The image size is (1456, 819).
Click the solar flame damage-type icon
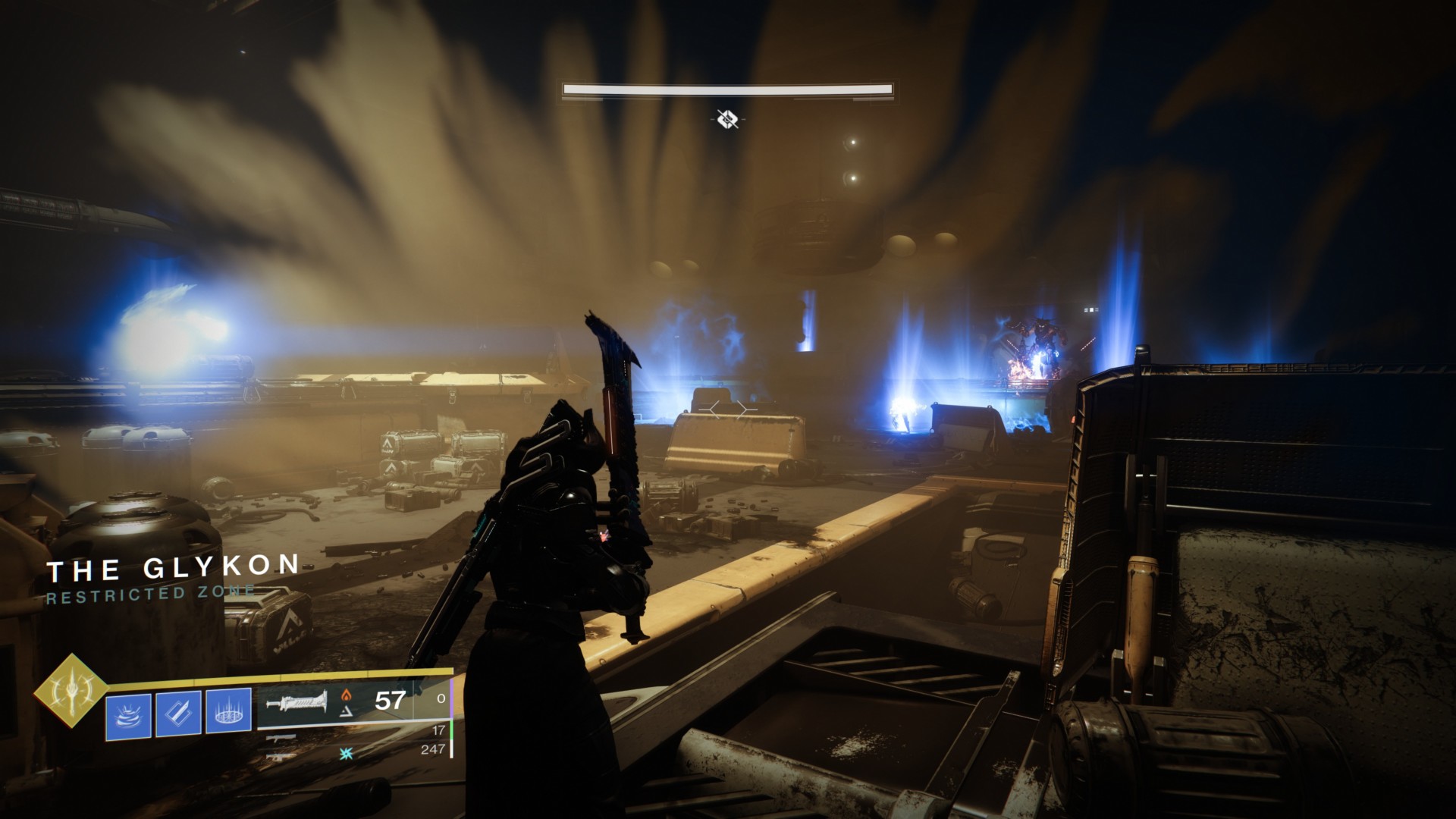[347, 695]
